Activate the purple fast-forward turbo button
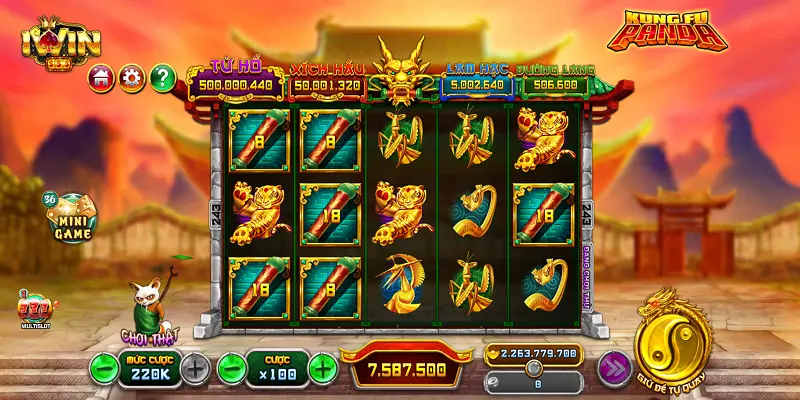 (614, 368)
